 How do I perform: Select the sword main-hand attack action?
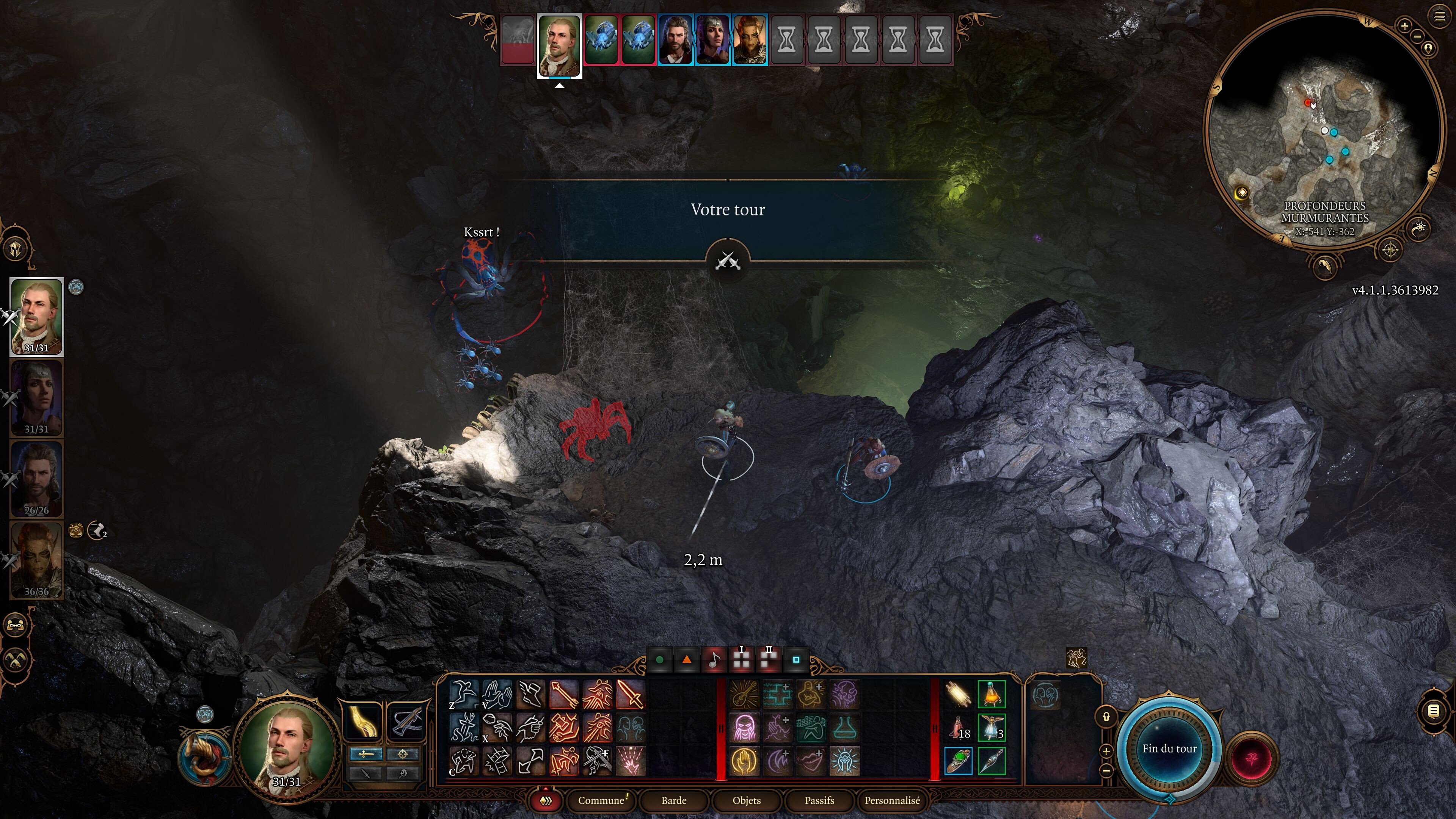click(x=630, y=694)
